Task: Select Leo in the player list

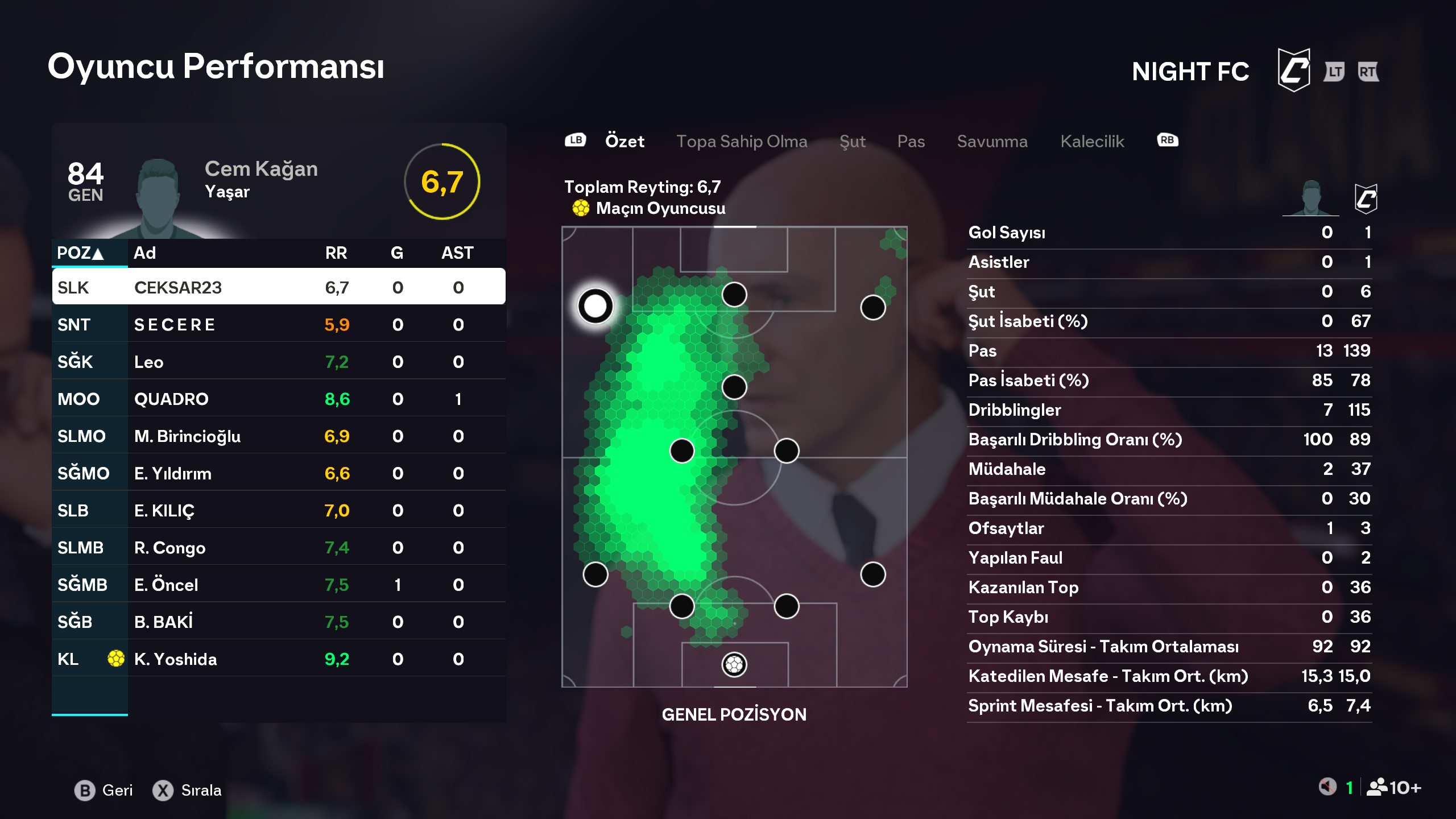Action: 279,362
